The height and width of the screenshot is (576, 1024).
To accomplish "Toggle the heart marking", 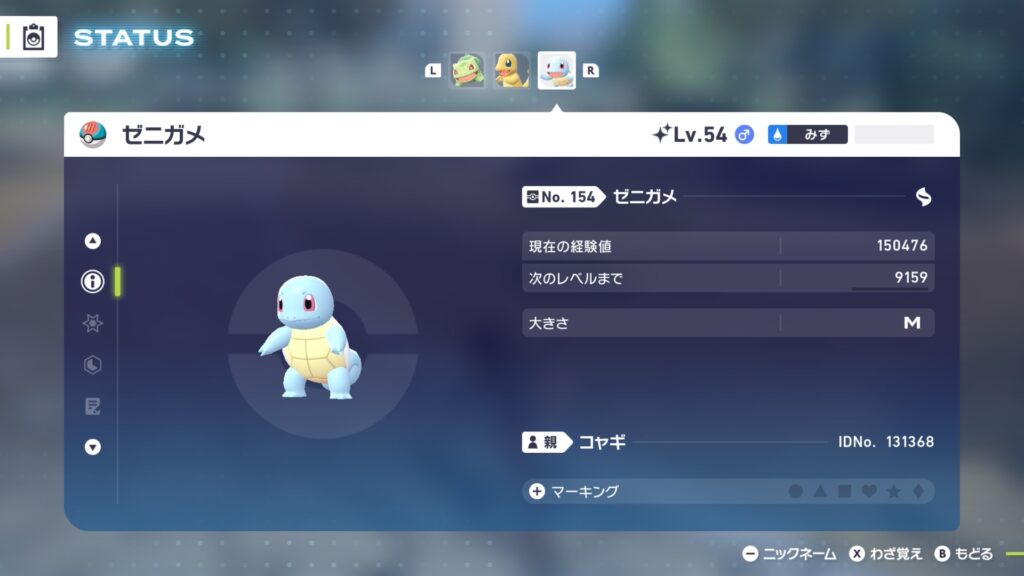I will pos(869,491).
